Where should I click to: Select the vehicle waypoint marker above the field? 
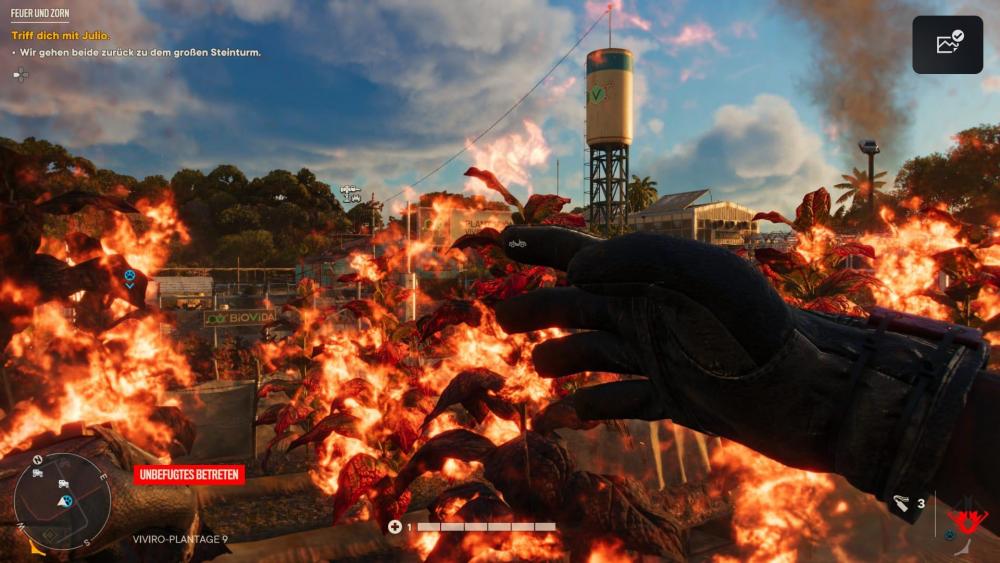(350, 192)
